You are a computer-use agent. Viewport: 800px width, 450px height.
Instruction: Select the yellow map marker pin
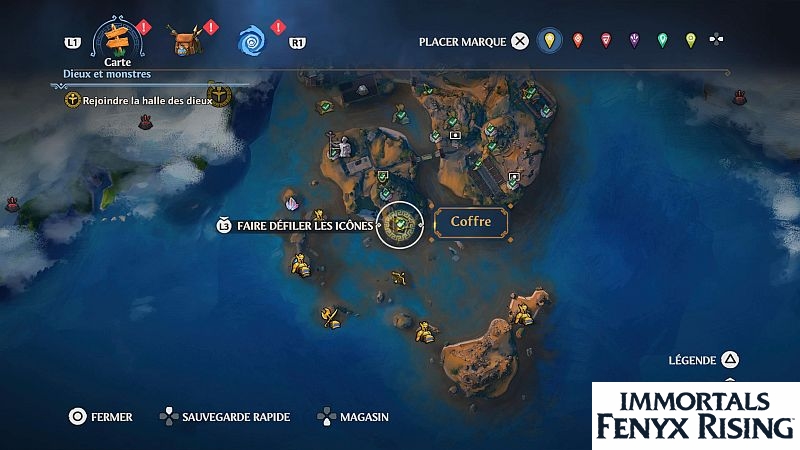(x=548, y=41)
